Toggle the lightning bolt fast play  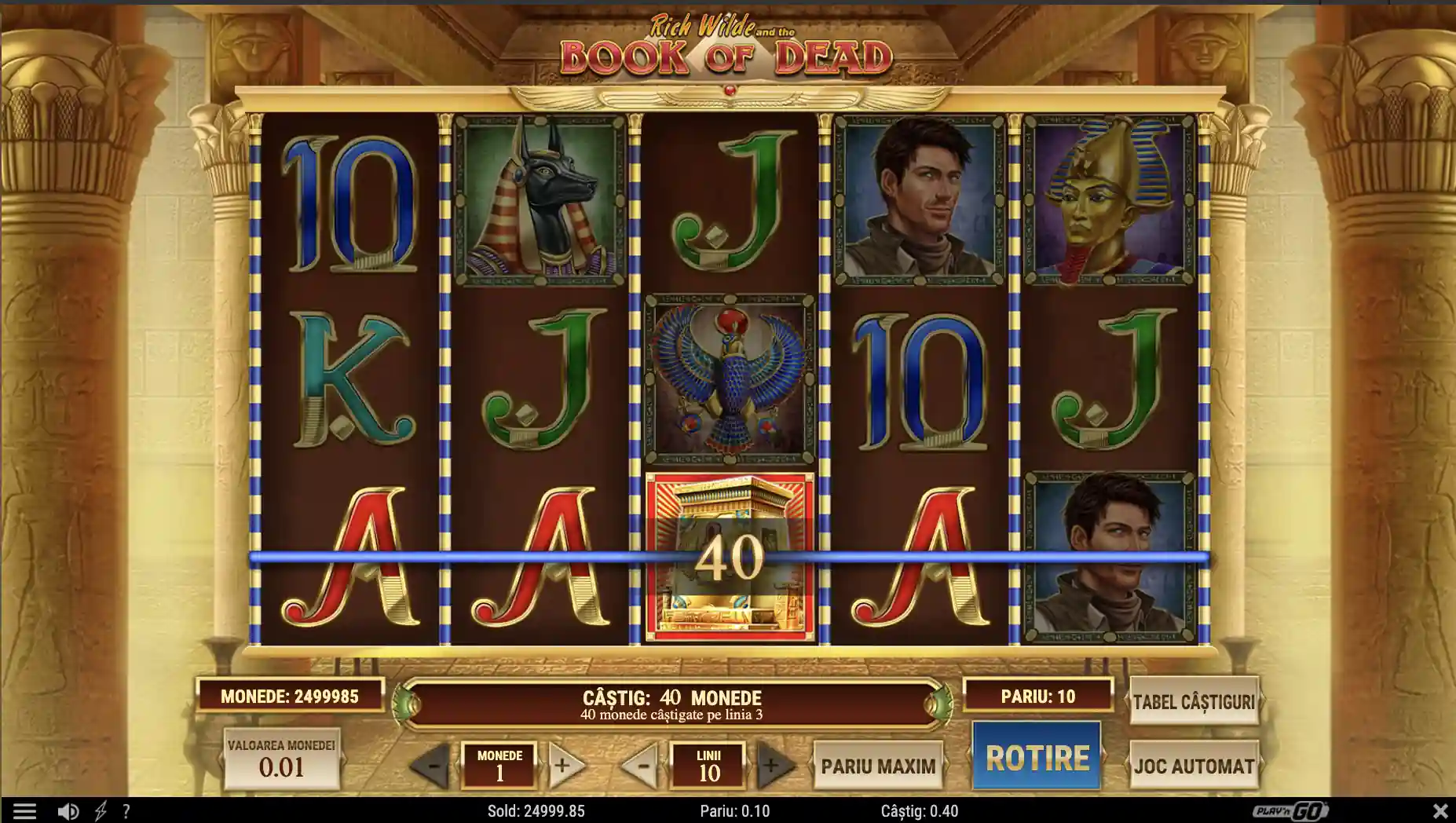101,811
